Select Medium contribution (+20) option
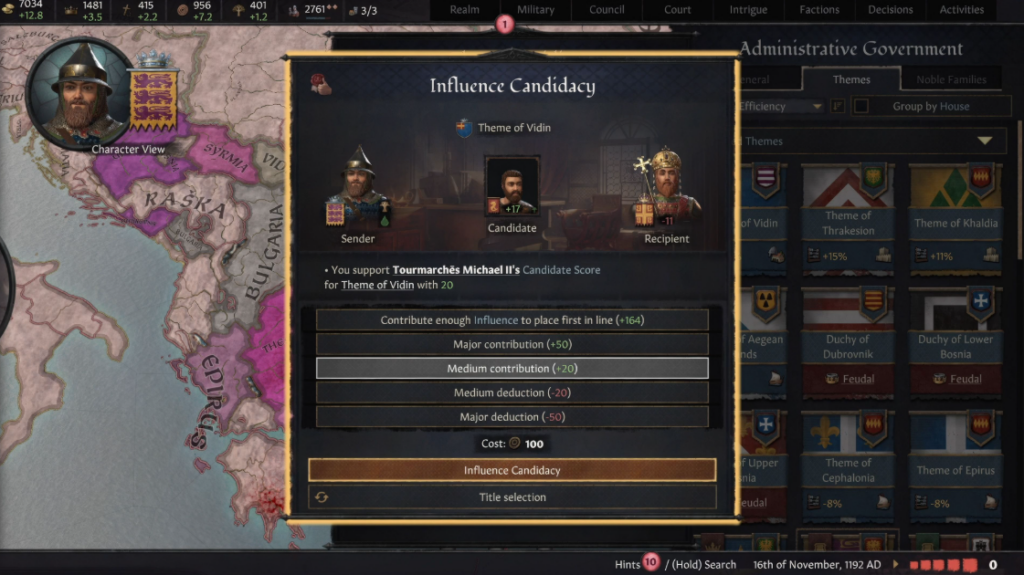Image resolution: width=1024 pixels, height=575 pixels. point(512,368)
